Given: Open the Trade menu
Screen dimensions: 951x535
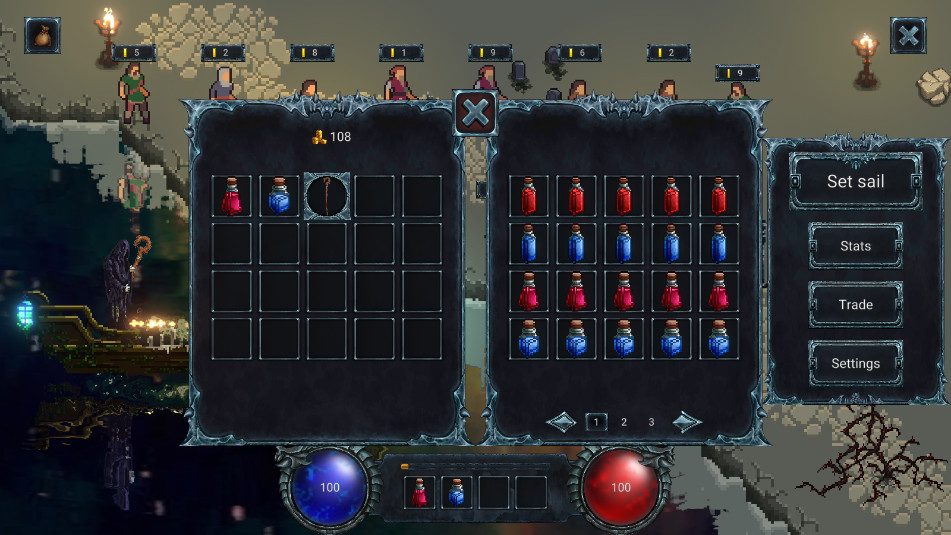Looking at the screenshot, I should (x=855, y=305).
